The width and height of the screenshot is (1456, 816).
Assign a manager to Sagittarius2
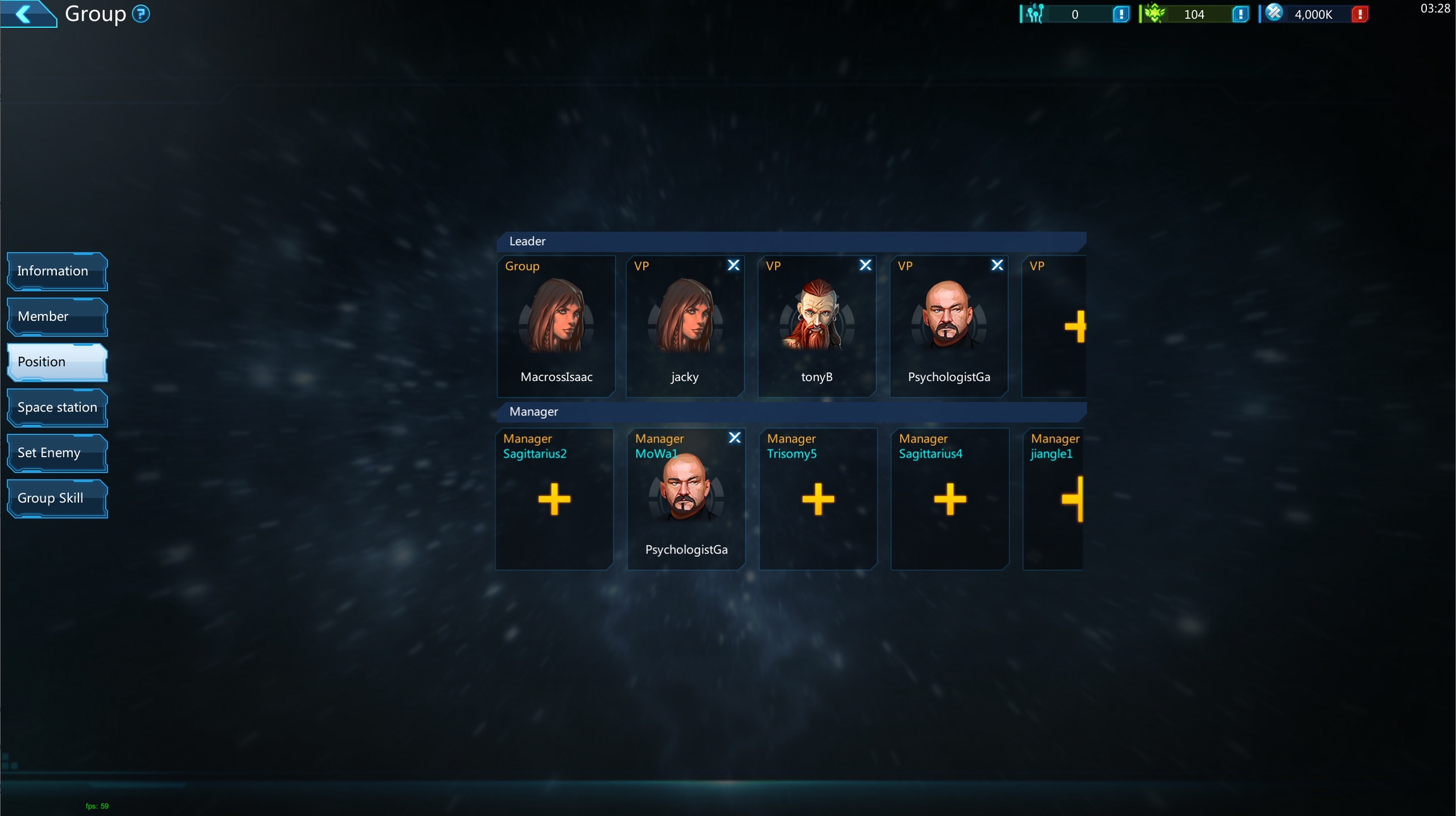coord(554,500)
